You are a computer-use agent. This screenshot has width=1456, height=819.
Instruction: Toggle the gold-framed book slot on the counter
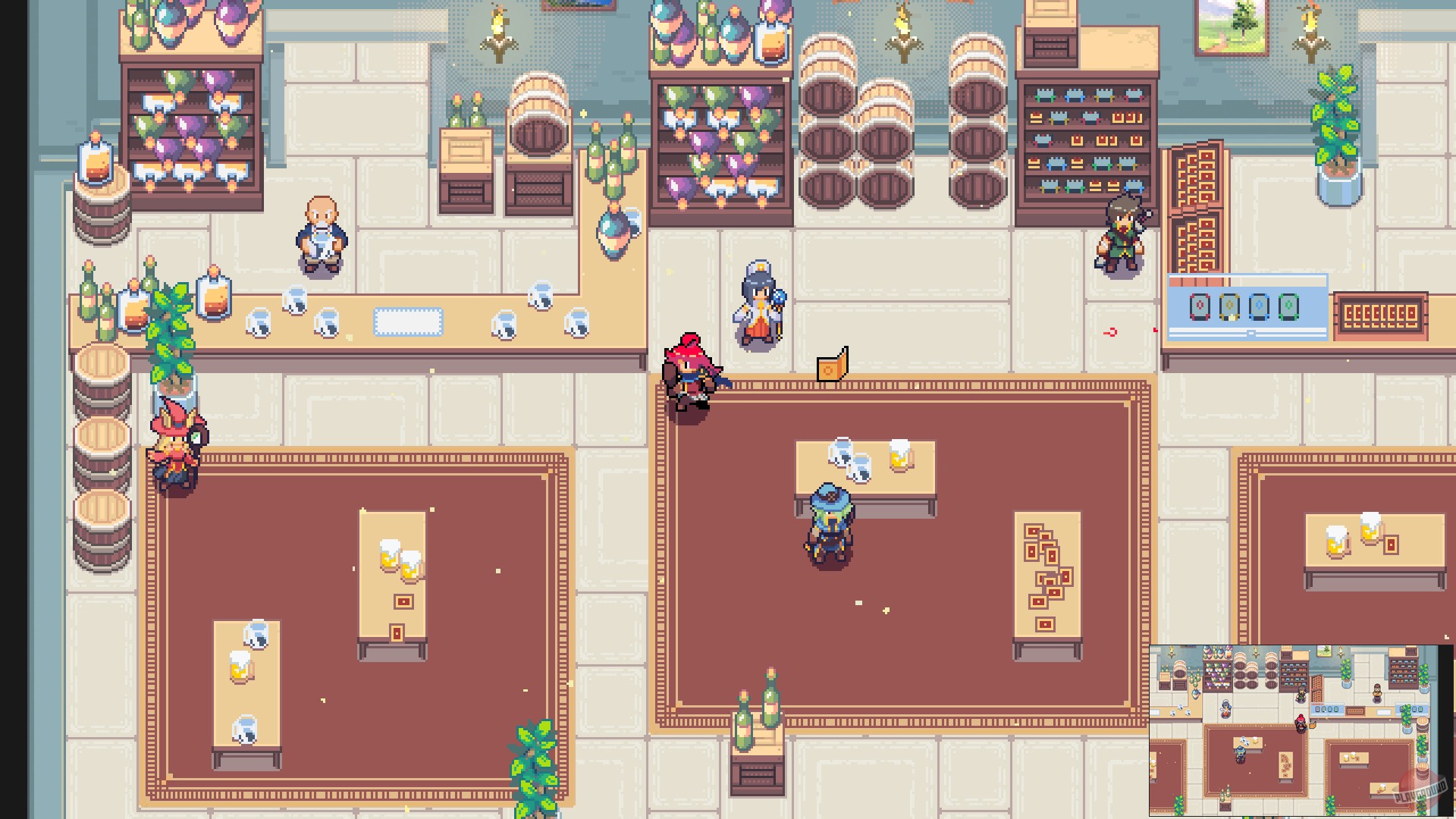[1229, 307]
